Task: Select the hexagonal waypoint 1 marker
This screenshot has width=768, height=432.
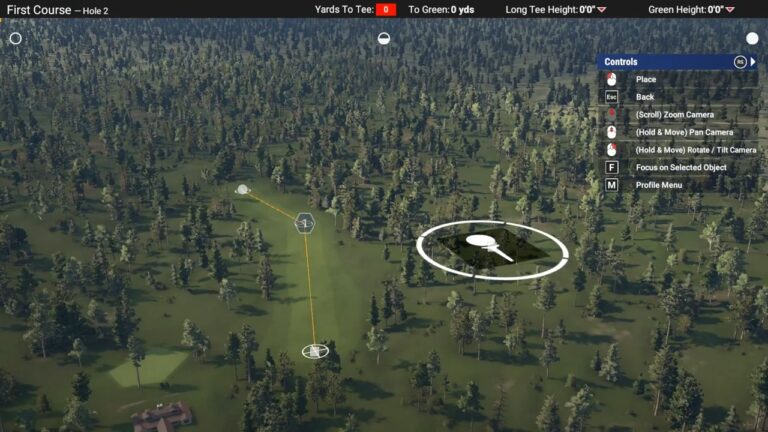Action: point(305,223)
